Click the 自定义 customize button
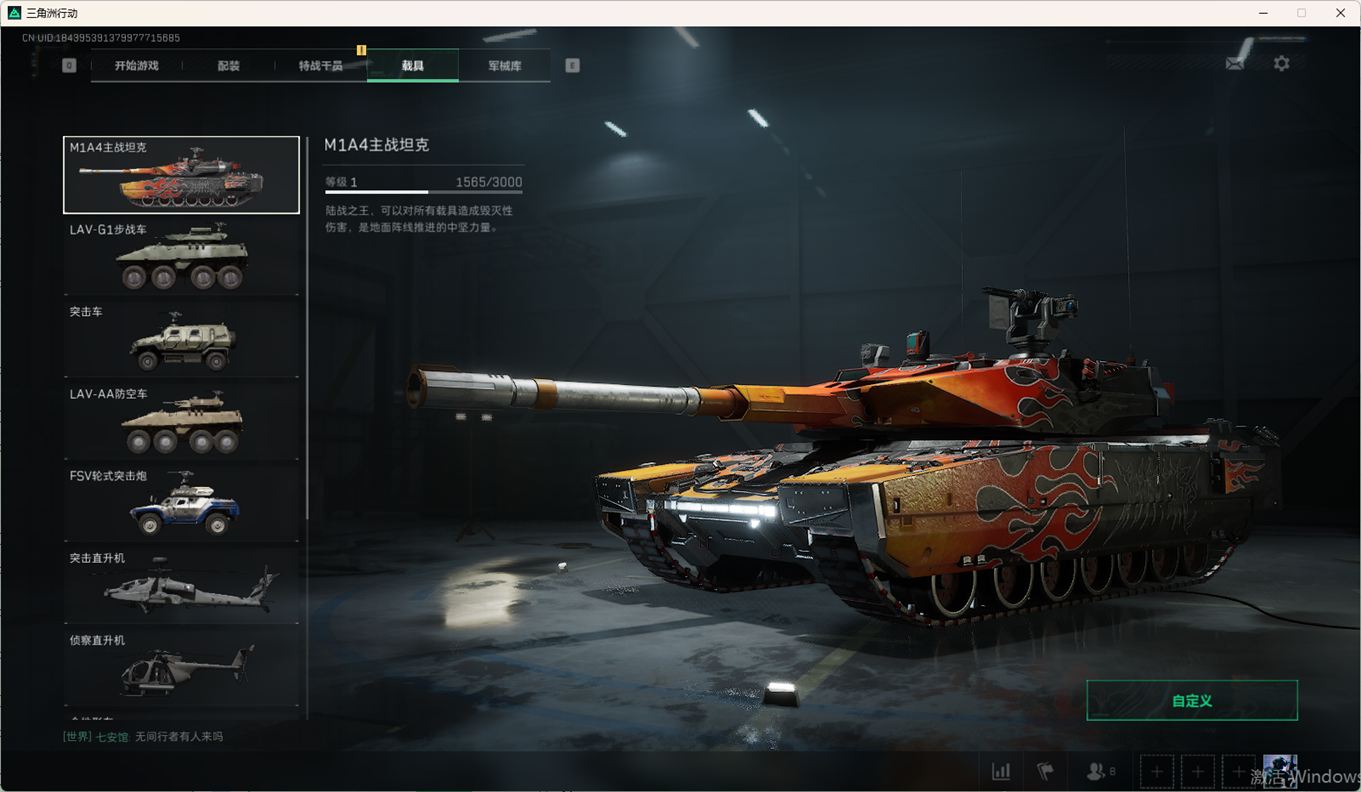The width and height of the screenshot is (1361, 792). (x=1192, y=701)
